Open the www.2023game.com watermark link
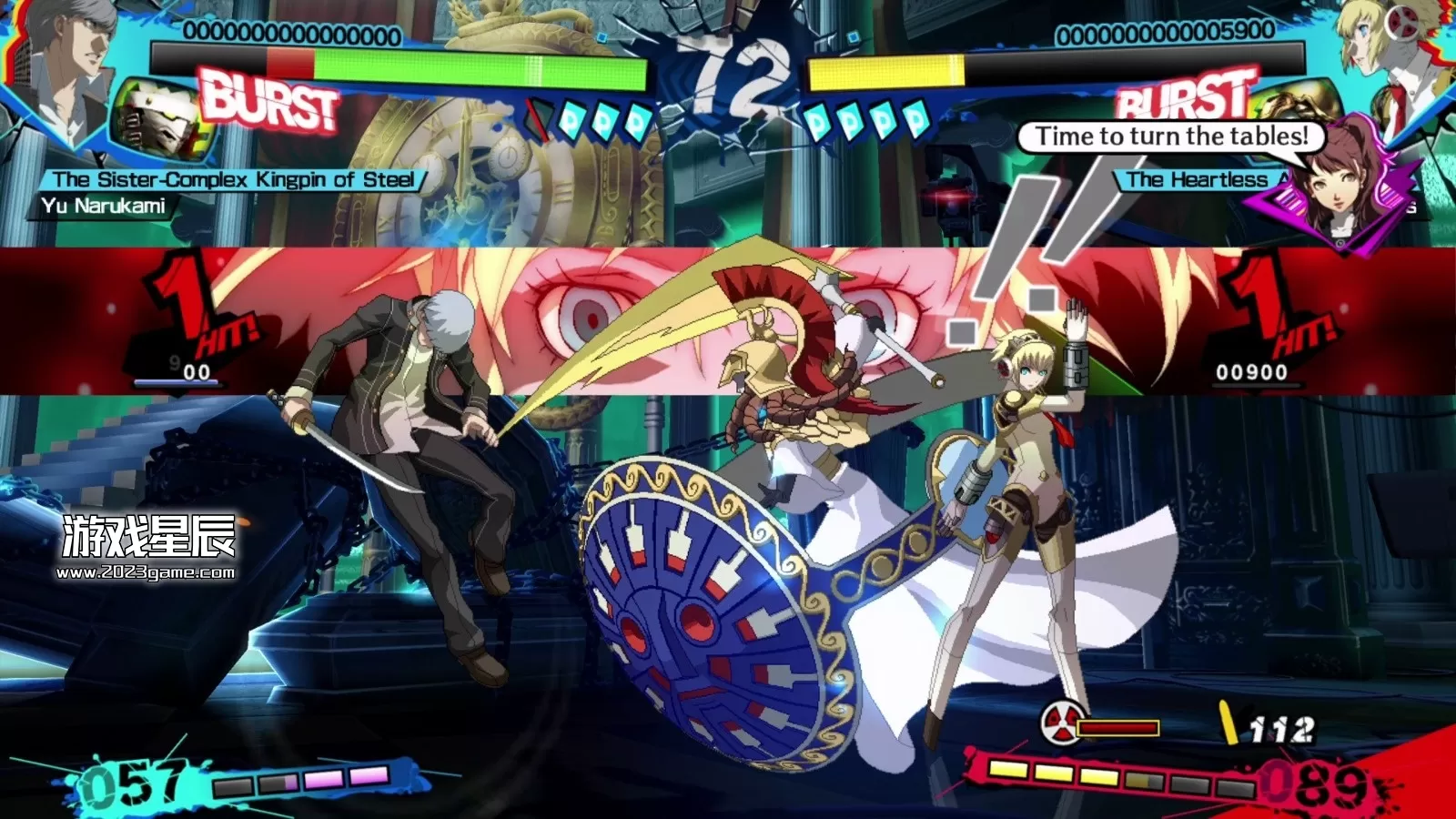Image resolution: width=1456 pixels, height=819 pixels. [146, 572]
